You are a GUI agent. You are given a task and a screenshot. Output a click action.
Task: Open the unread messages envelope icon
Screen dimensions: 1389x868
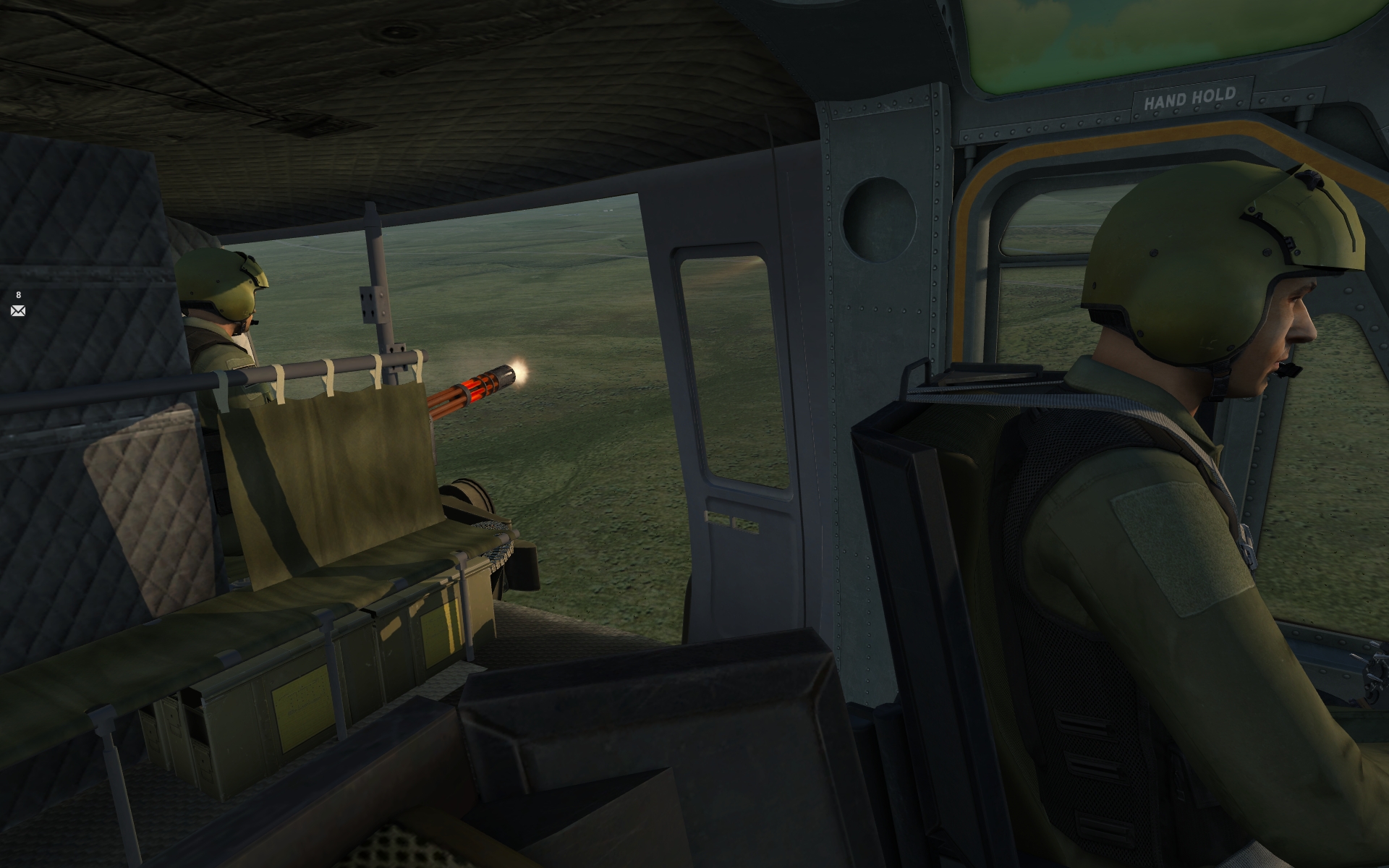tap(18, 311)
